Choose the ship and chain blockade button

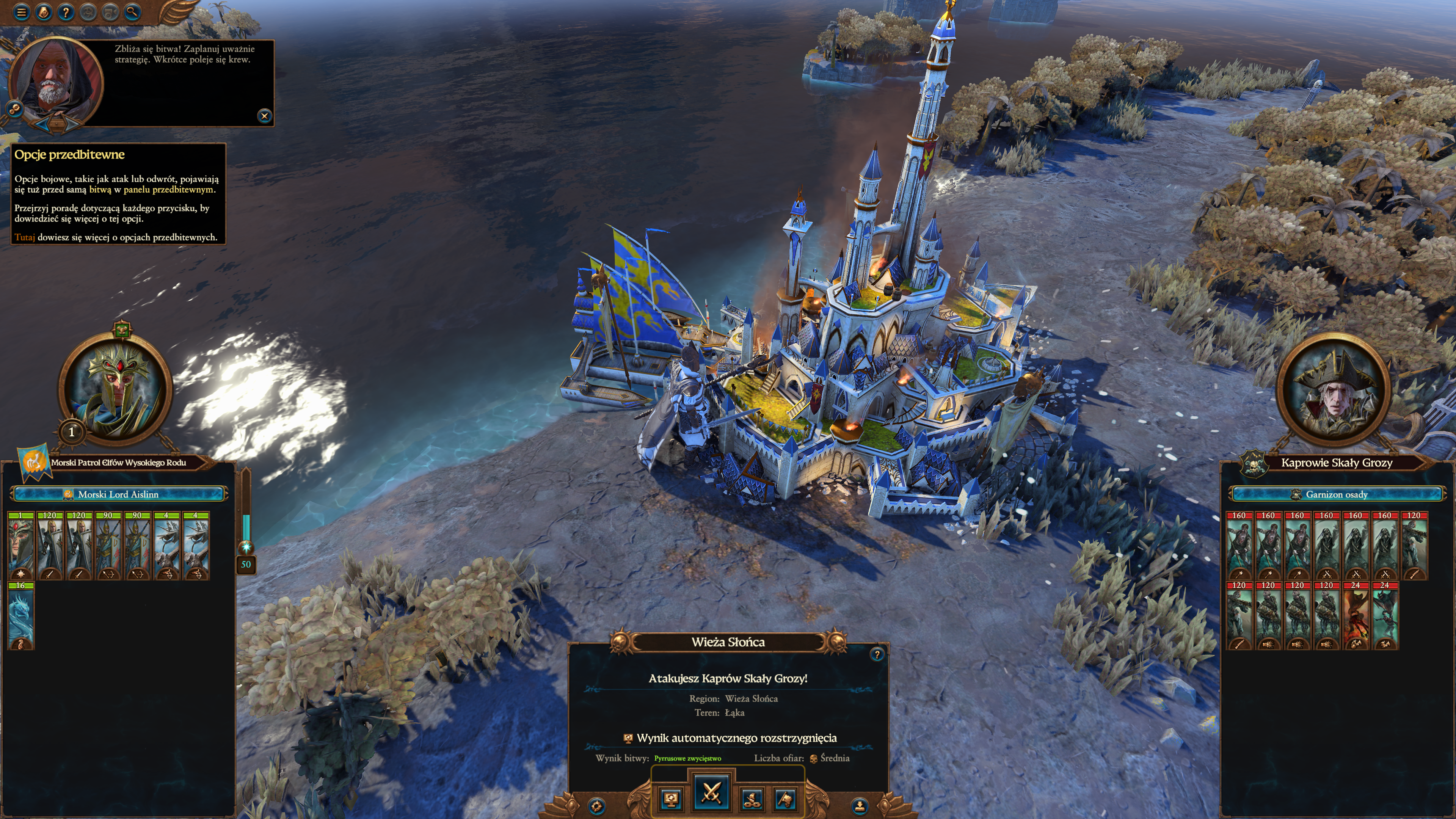pos(752,799)
